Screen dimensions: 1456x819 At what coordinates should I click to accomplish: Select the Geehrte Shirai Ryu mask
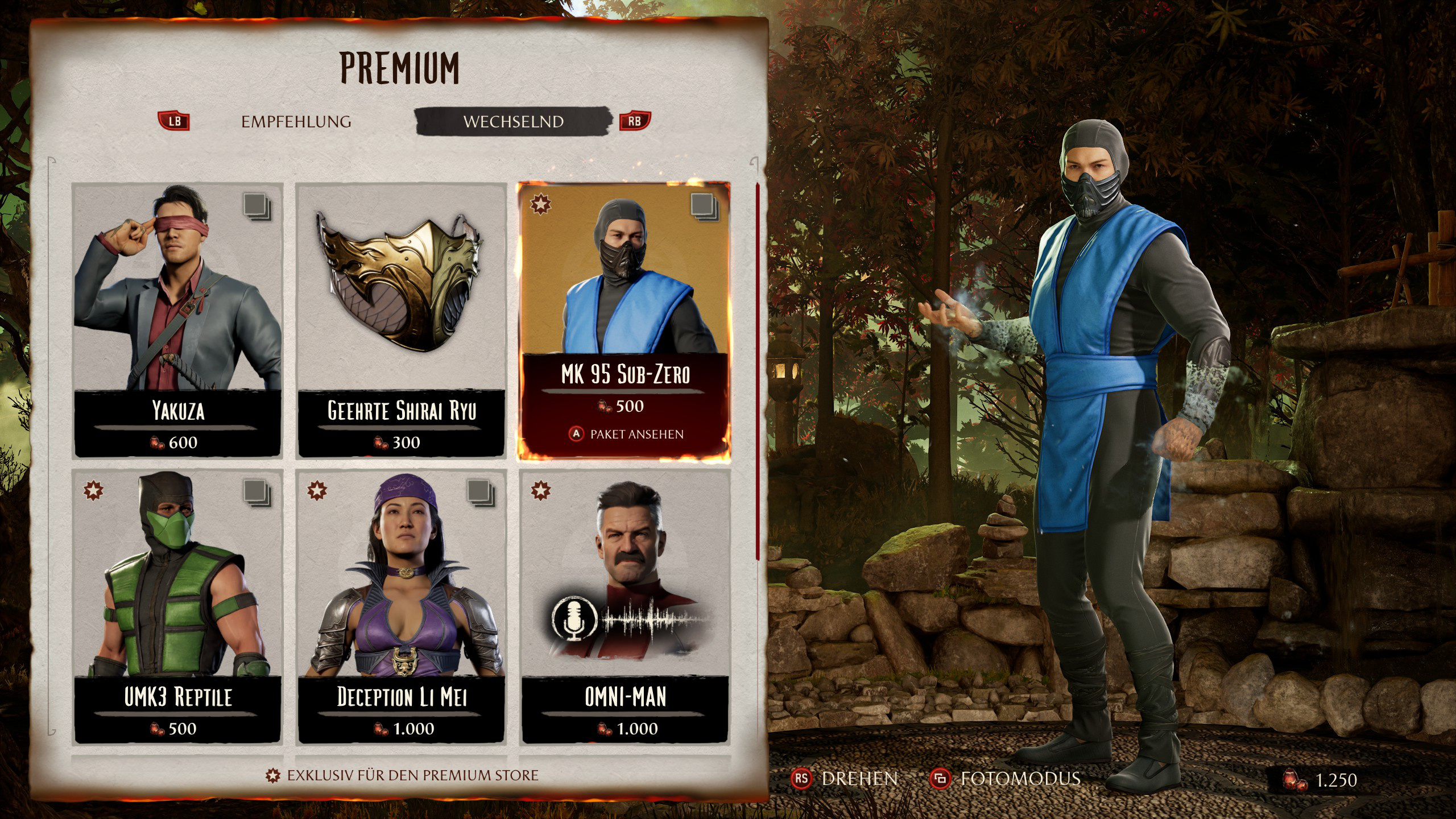tap(401, 320)
